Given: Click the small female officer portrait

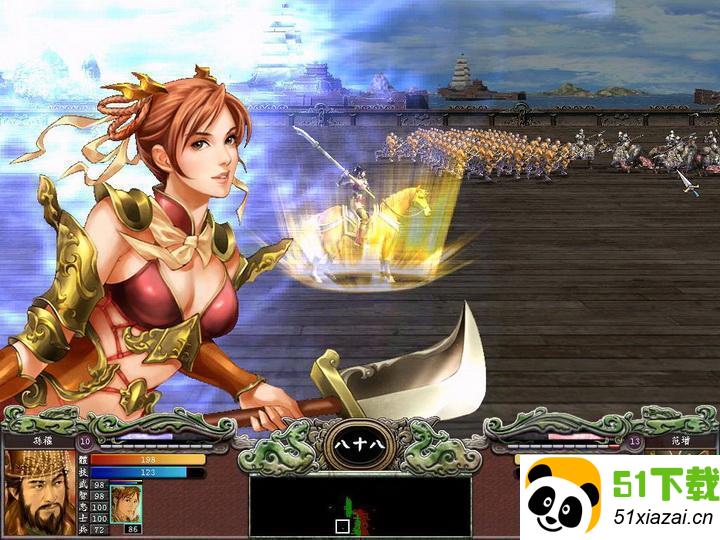Looking at the screenshot, I should point(124,499).
